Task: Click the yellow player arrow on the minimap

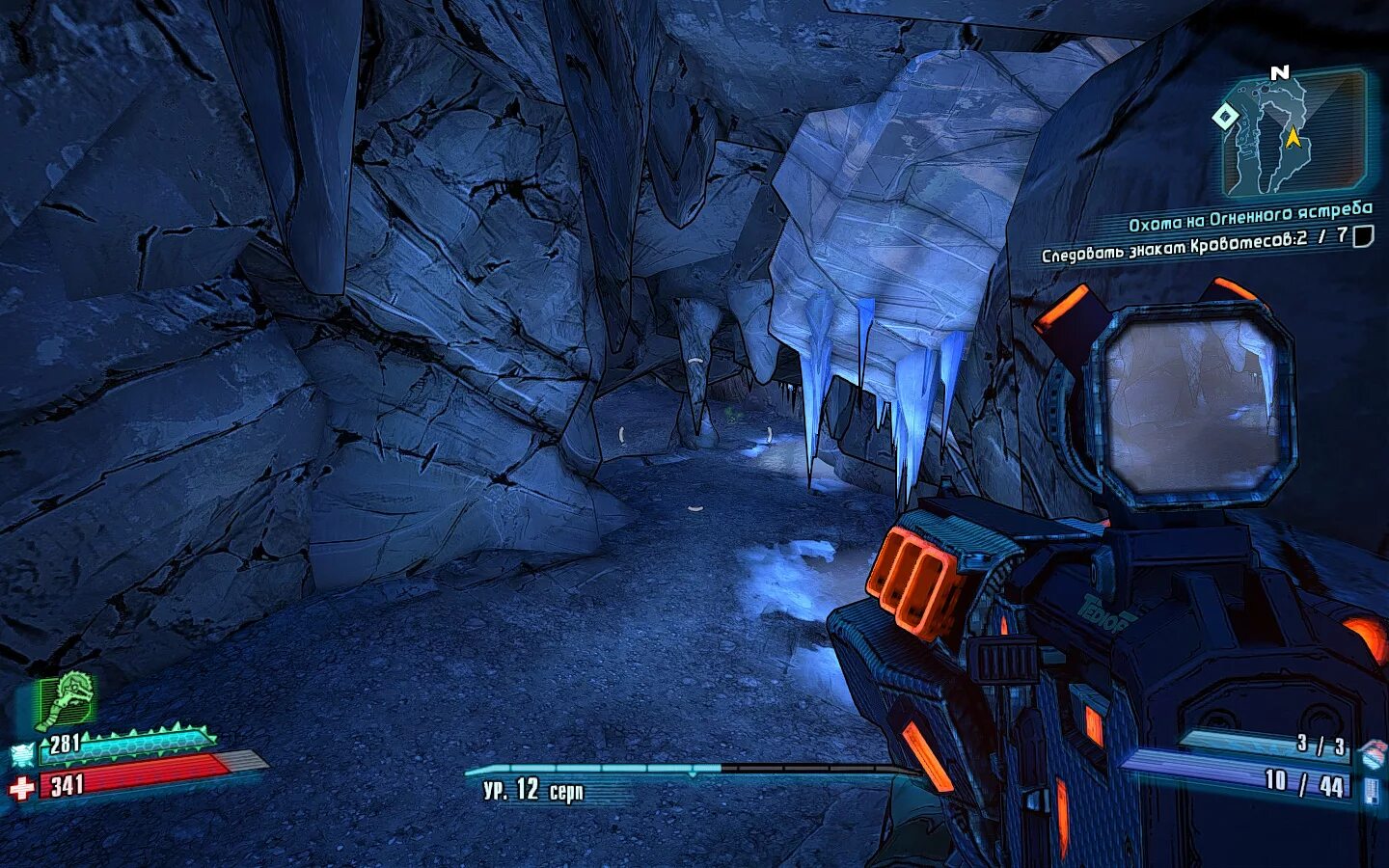Action: pyautogui.click(x=1293, y=138)
